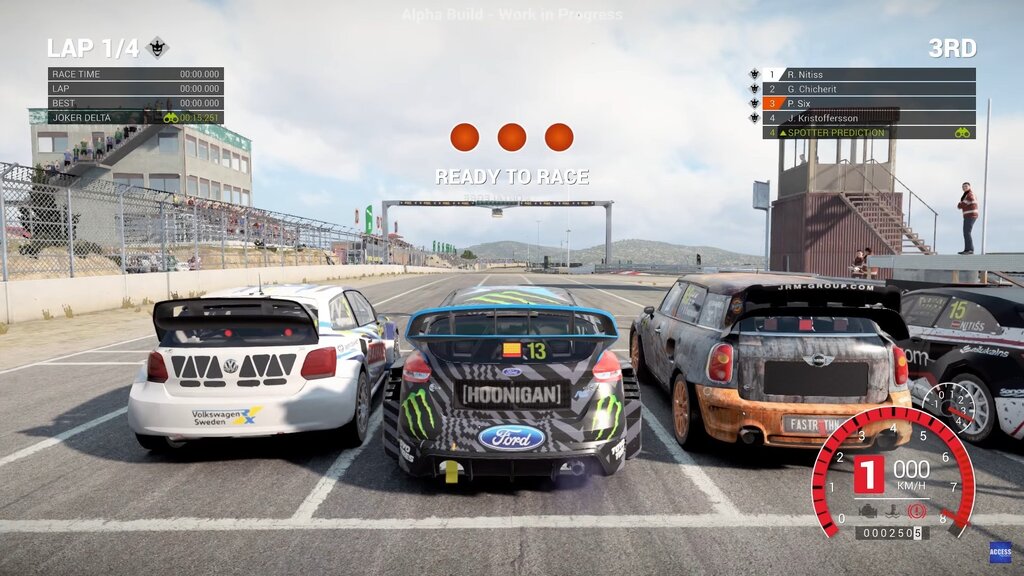The image size is (1024, 576).
Task: Click the Spotter Prediction row
Action: point(868,132)
